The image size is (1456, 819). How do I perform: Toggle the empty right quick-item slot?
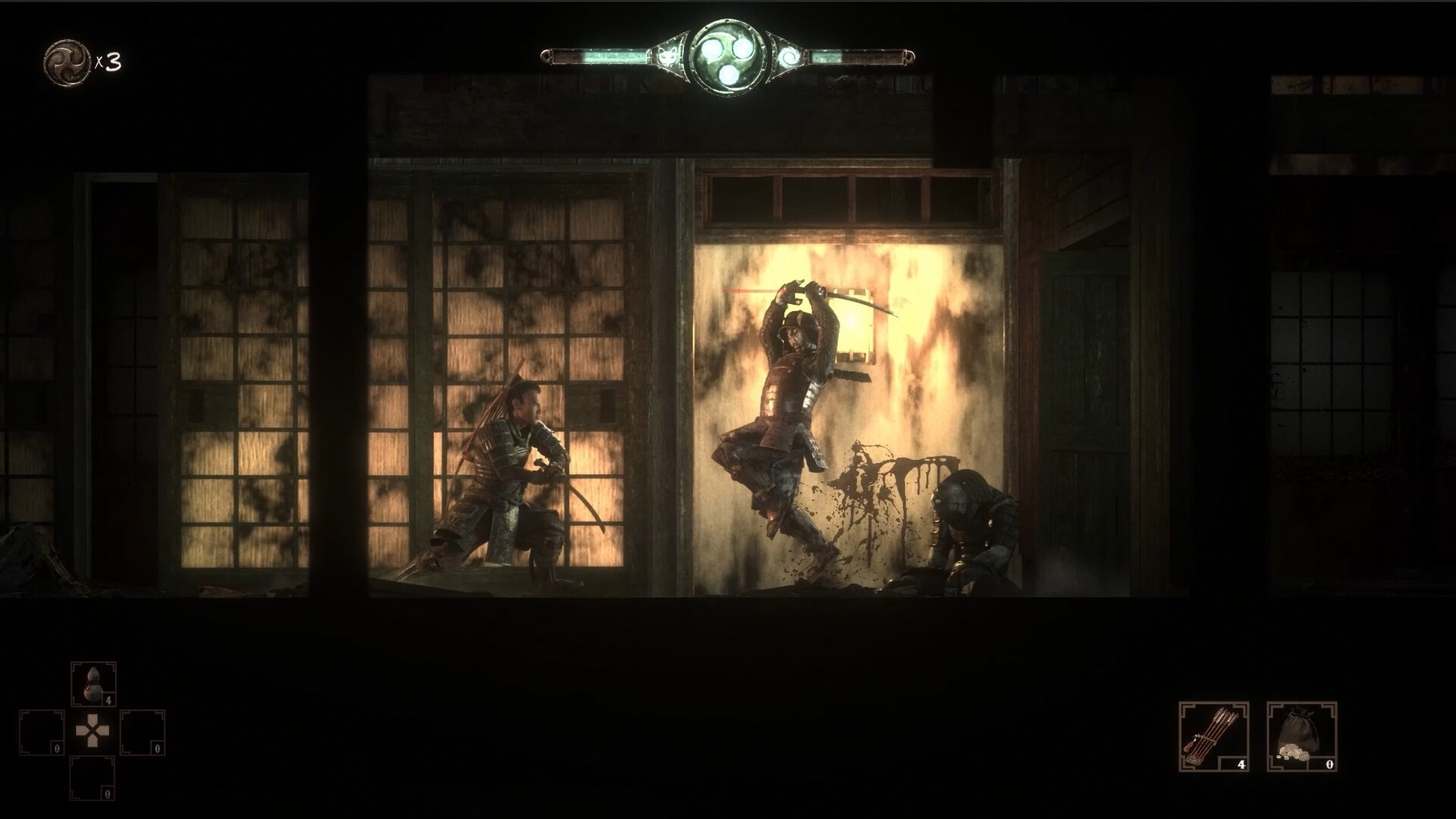(142, 733)
